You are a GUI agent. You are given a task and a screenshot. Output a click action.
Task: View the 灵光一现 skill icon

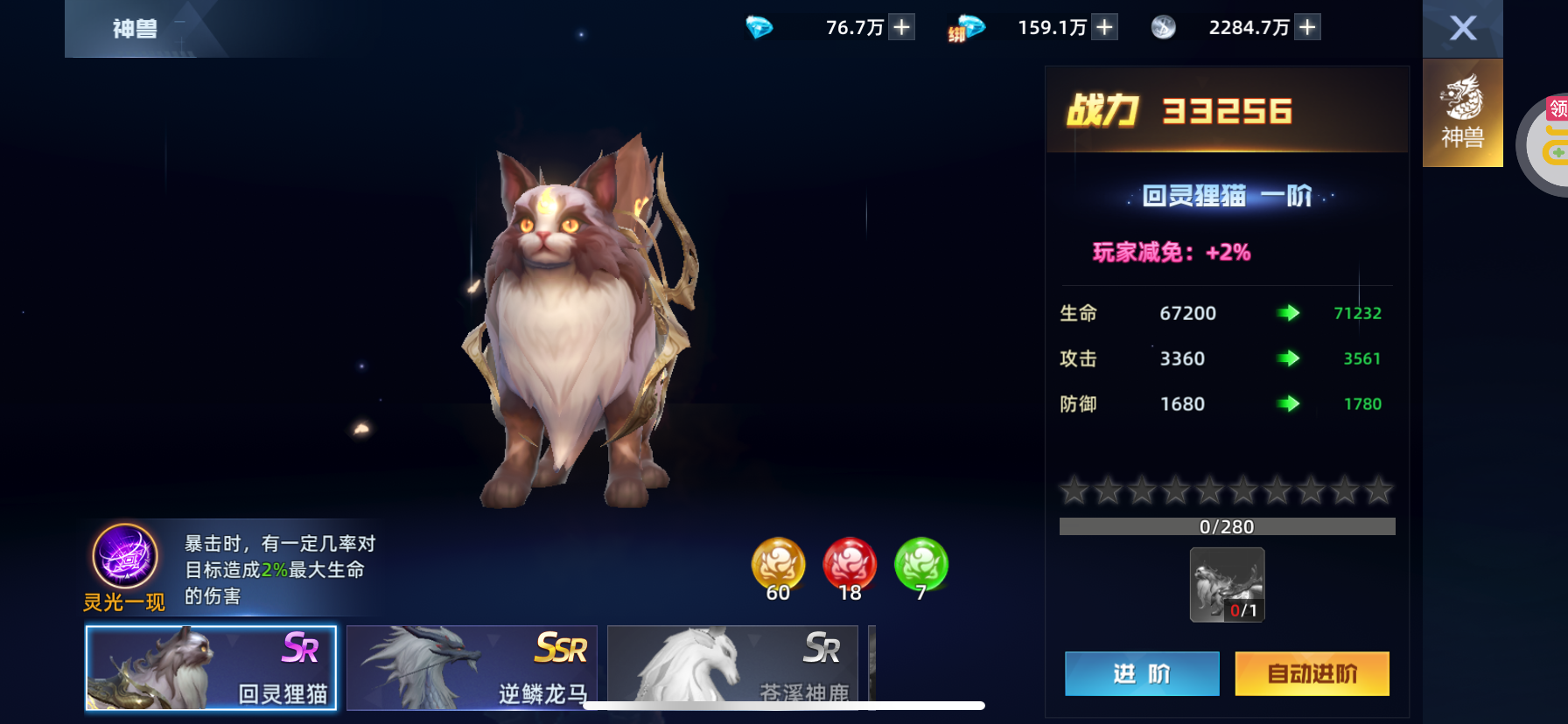coord(125,556)
